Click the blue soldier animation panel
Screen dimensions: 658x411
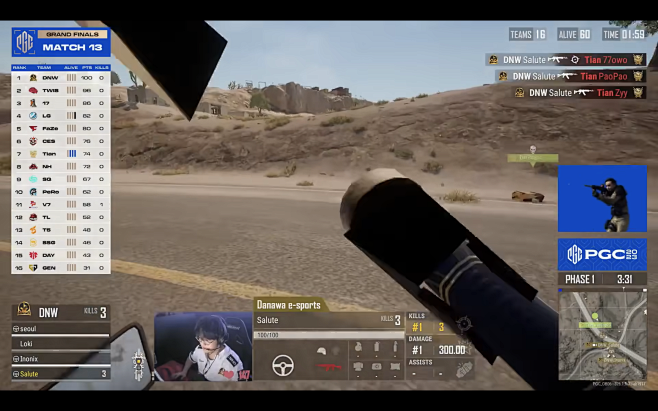coord(601,198)
